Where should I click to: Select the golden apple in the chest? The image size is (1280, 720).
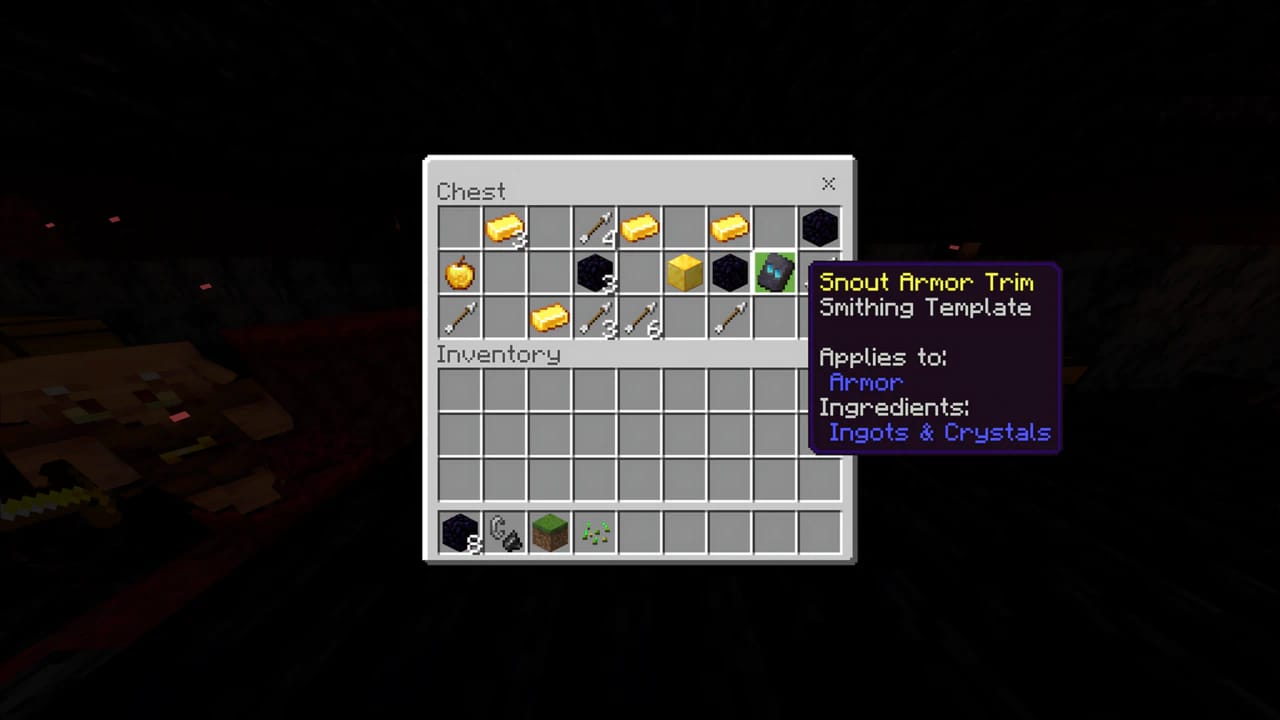pyautogui.click(x=460, y=273)
